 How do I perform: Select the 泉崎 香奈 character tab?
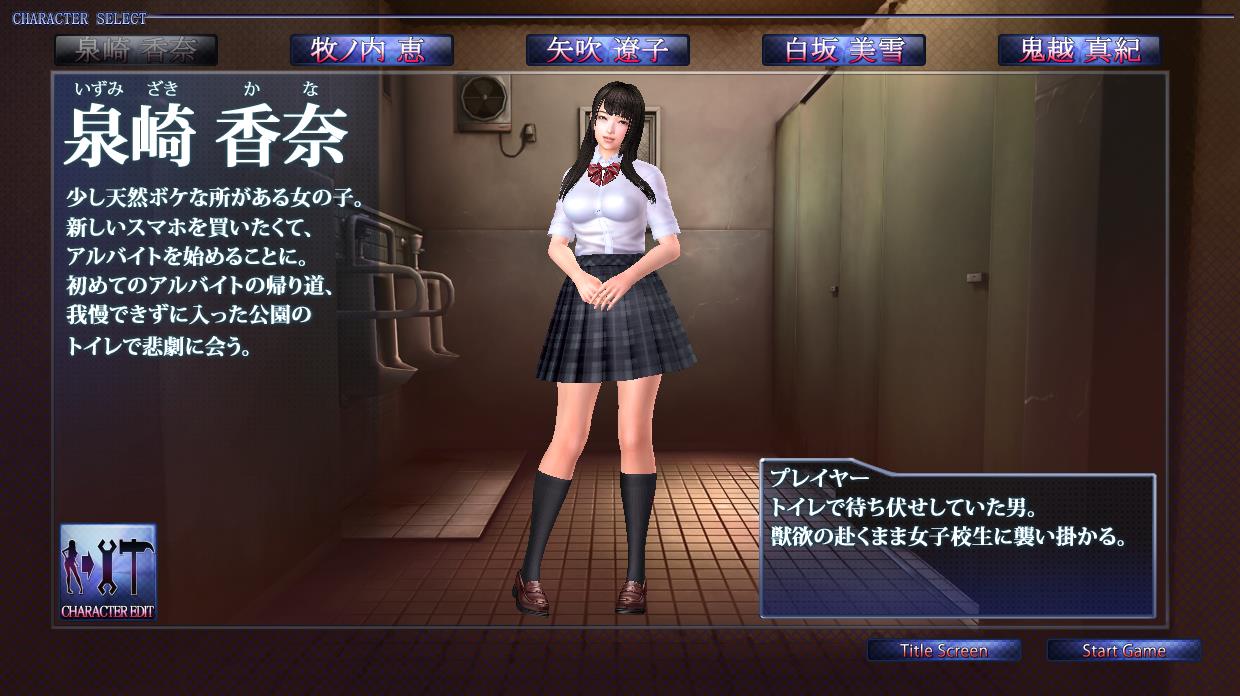click(x=135, y=50)
